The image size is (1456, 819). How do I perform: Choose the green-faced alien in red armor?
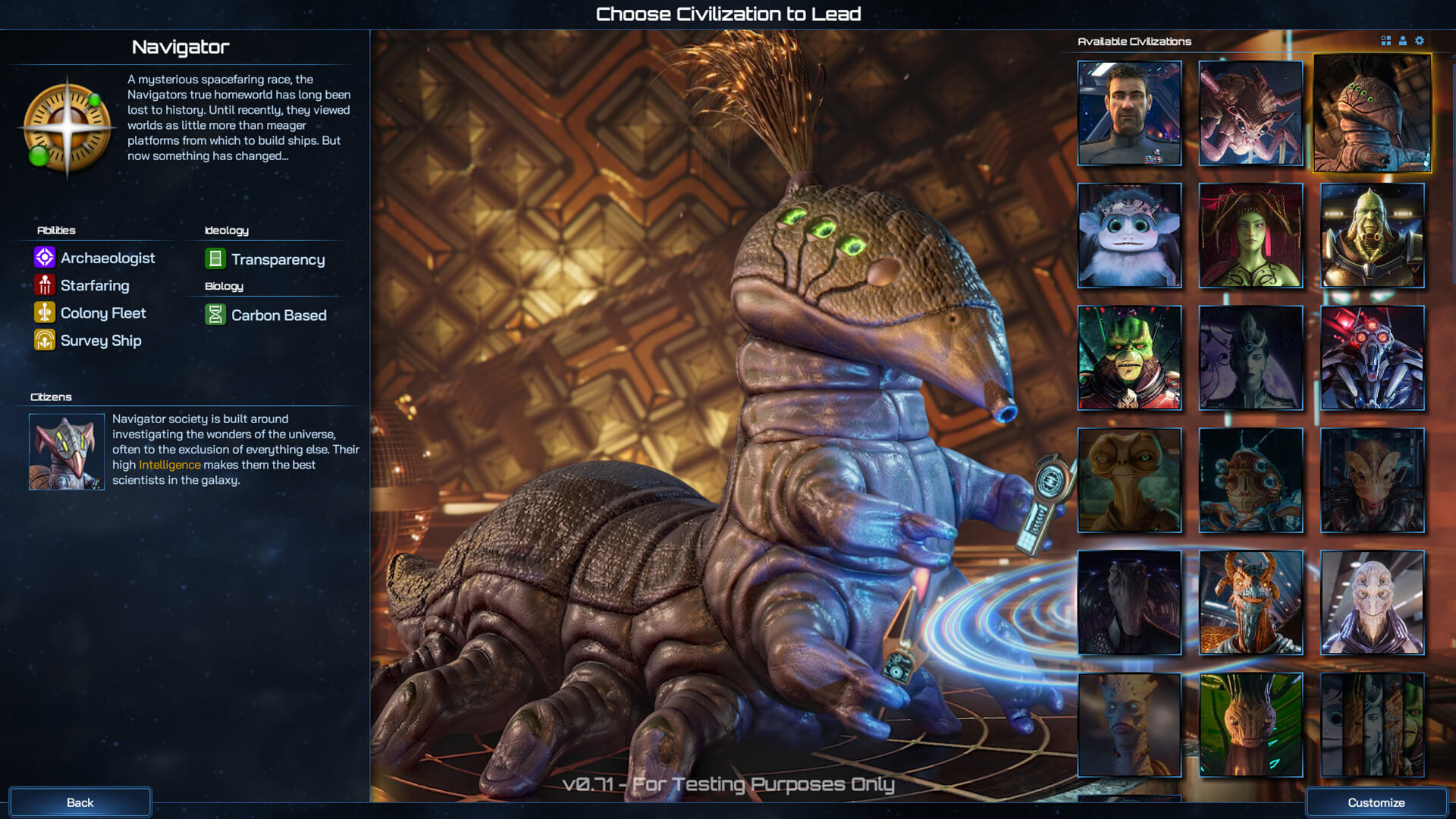pyautogui.click(x=1129, y=358)
